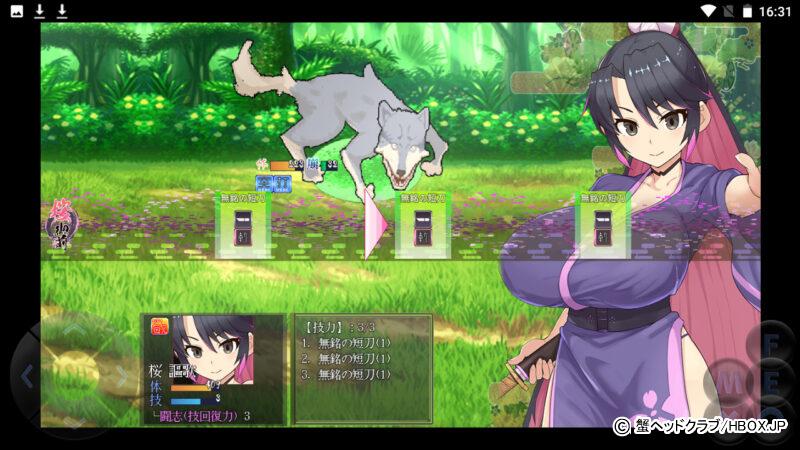Tap the round virtual F button
This screenshot has width=800, height=450.
click(x=772, y=343)
